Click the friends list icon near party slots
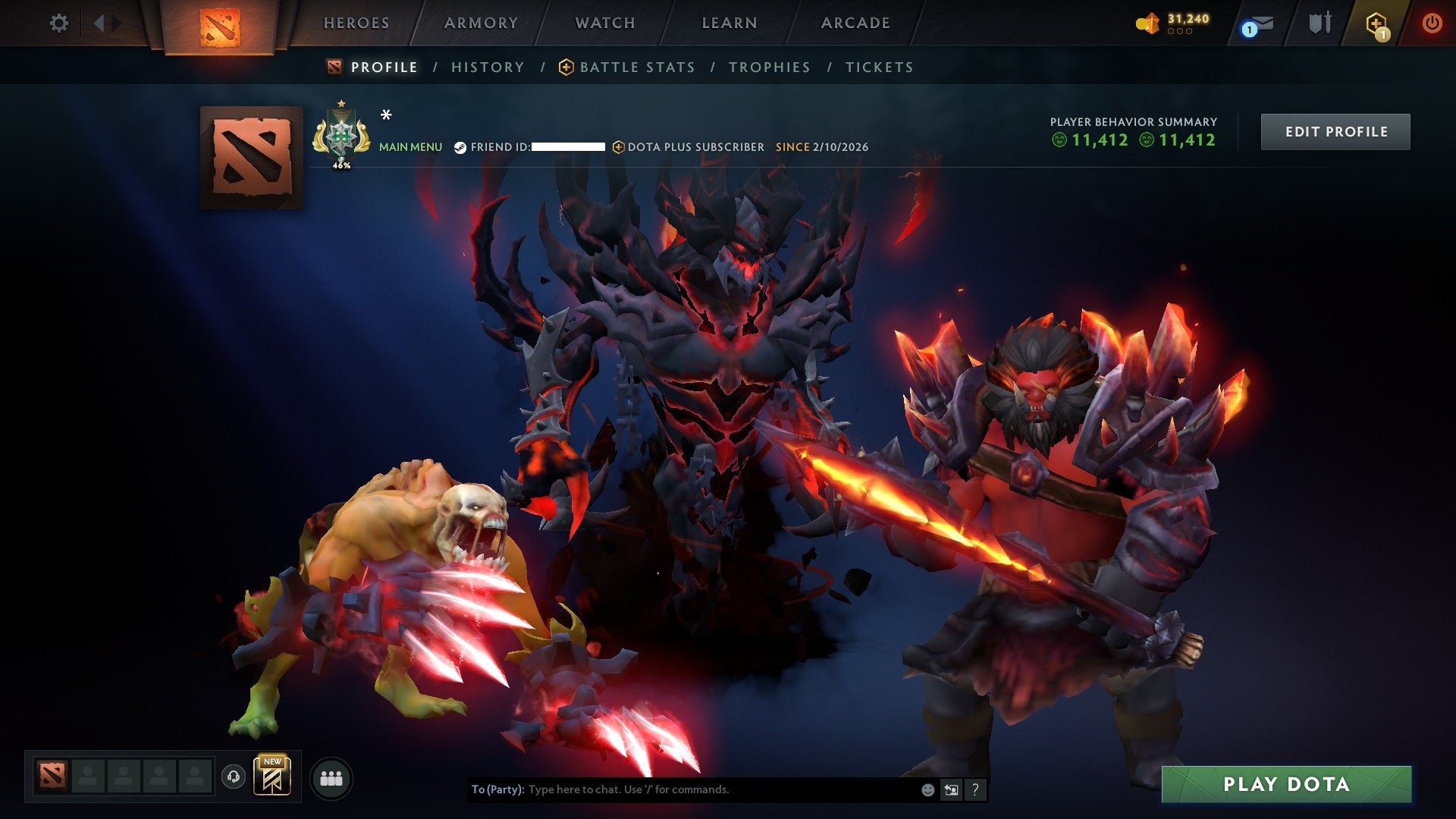Screen dimensions: 1456x819 pyautogui.click(x=331, y=777)
